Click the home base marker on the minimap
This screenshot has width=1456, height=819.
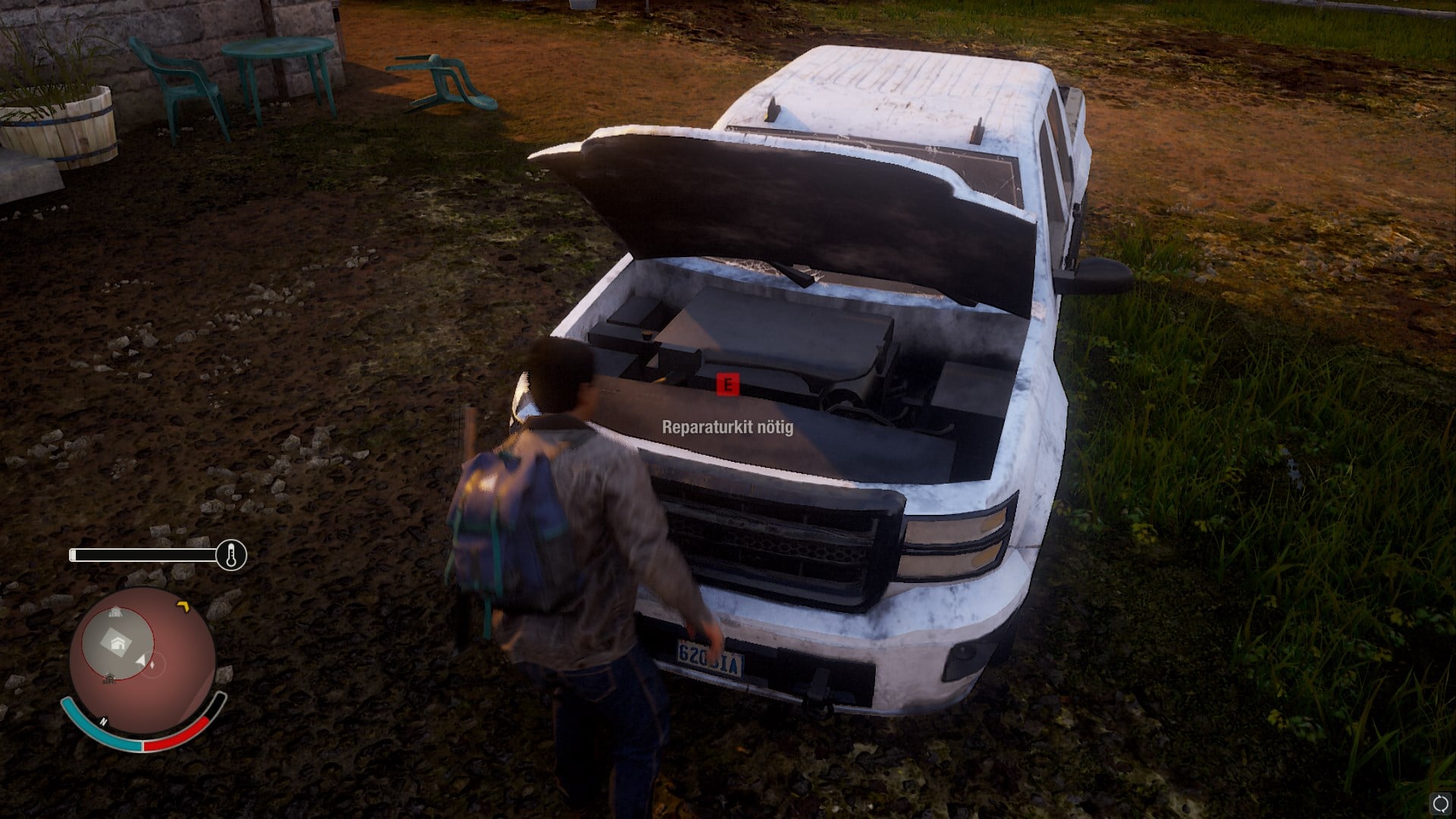pyautogui.click(x=118, y=644)
